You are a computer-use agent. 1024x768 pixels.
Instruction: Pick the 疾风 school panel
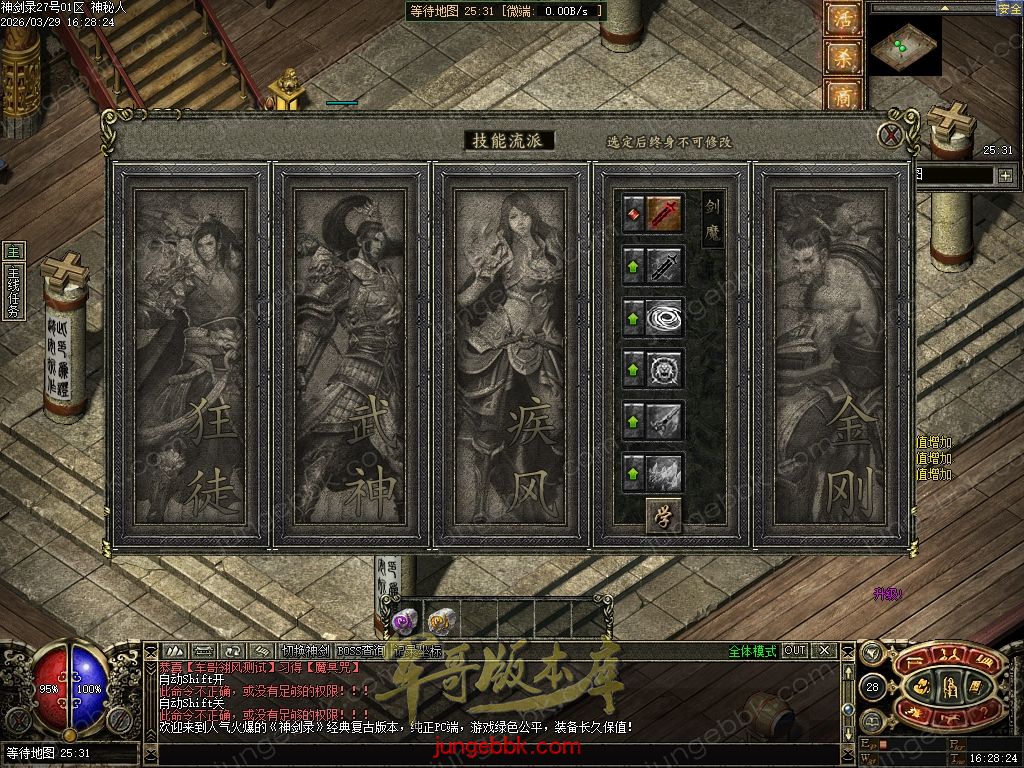[x=510, y=355]
